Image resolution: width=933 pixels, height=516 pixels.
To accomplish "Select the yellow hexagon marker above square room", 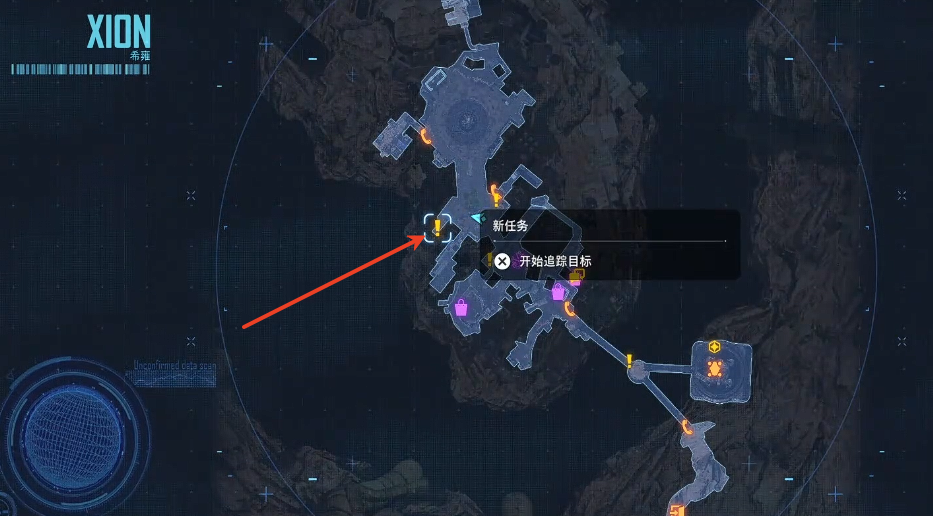I will (x=715, y=347).
